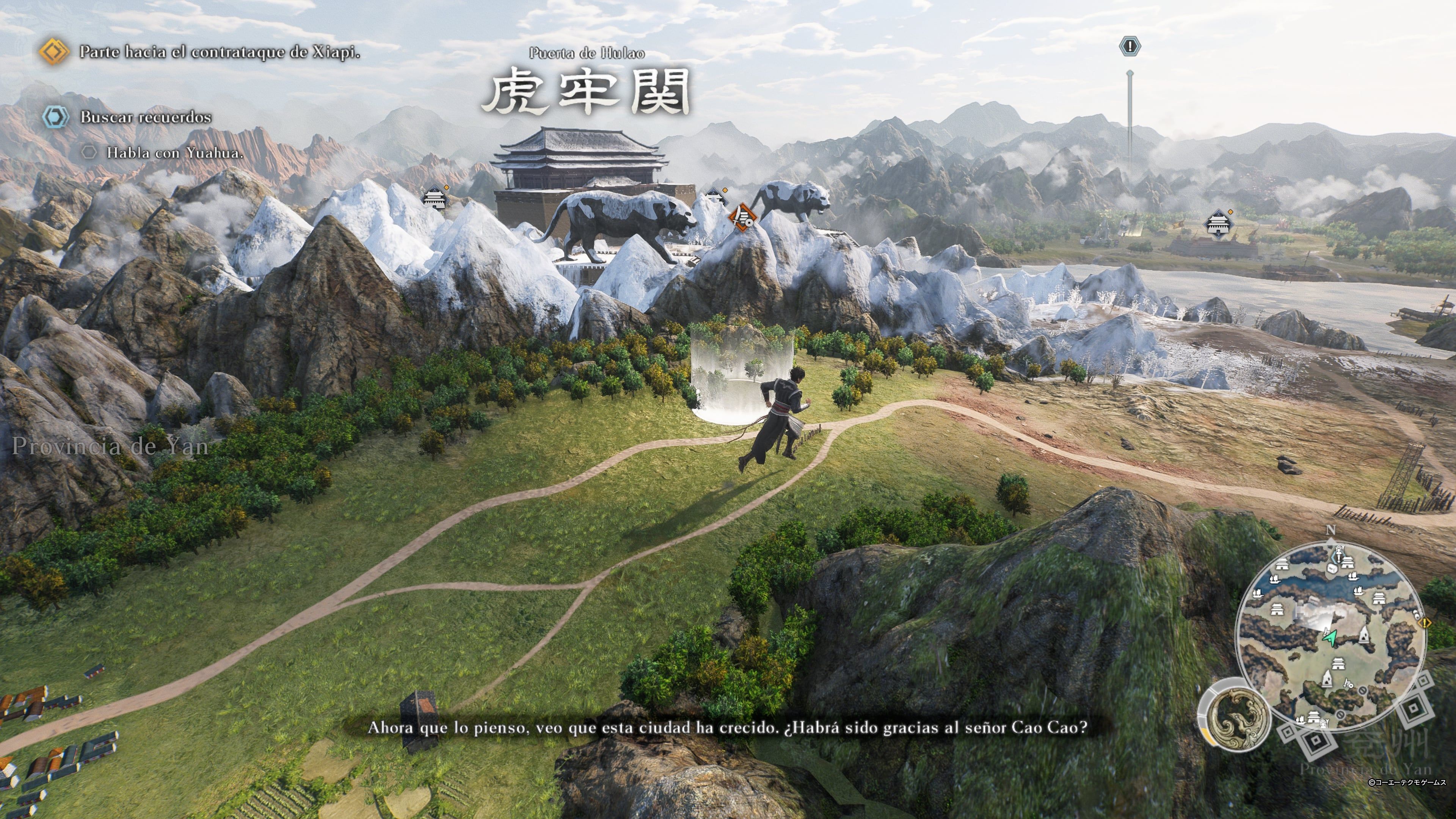Select the objective text Parte hacia el contrataque de Xiapi
Screen dimensions: 1456x819
pos(220,52)
